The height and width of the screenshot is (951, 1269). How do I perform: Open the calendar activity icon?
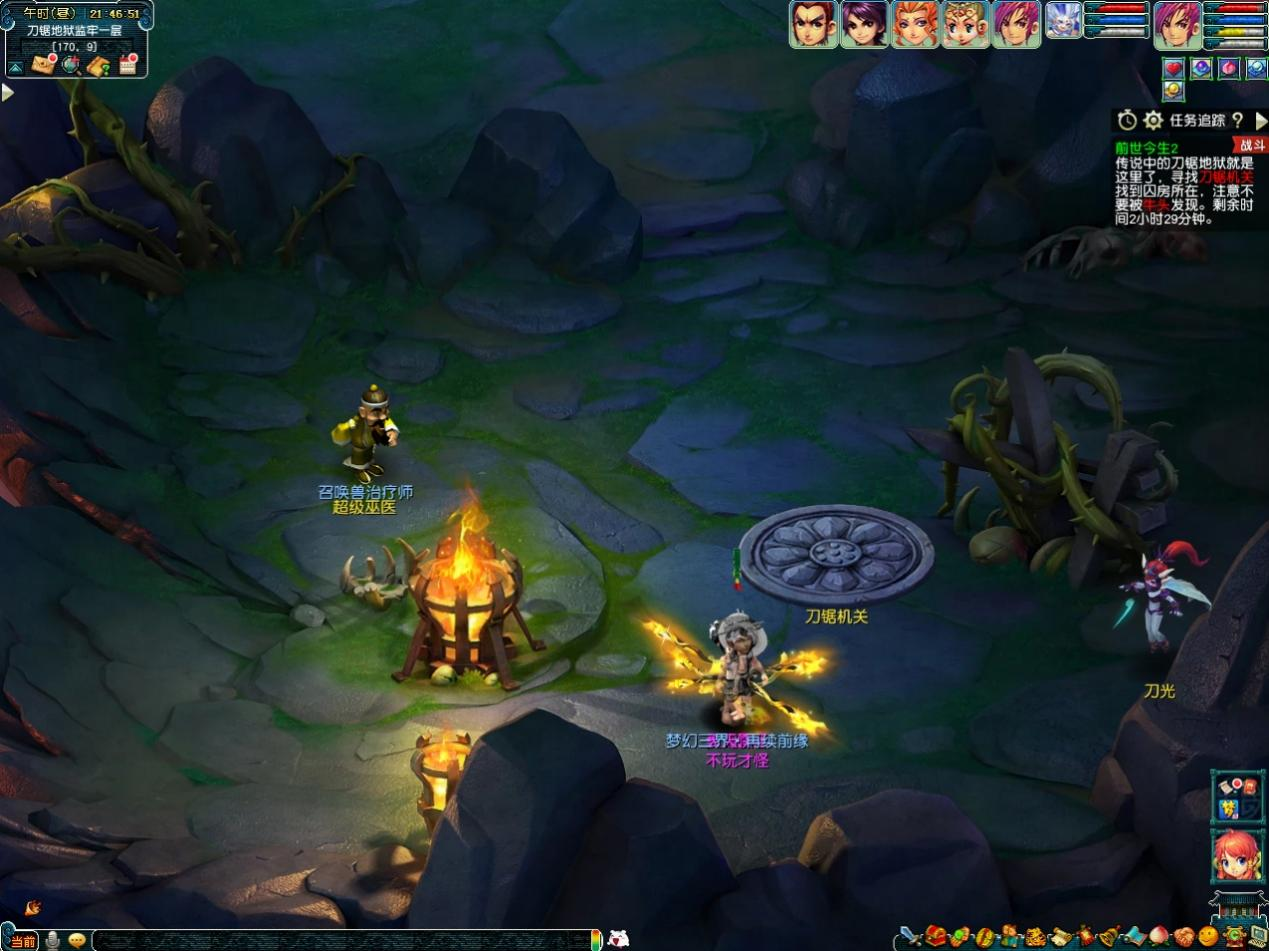(x=128, y=66)
